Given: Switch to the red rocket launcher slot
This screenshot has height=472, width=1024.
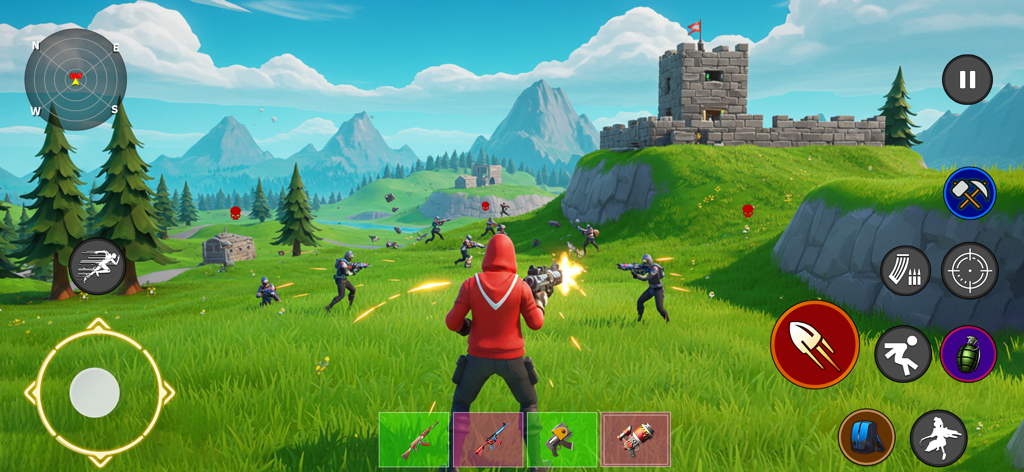Looking at the screenshot, I should click(636, 439).
